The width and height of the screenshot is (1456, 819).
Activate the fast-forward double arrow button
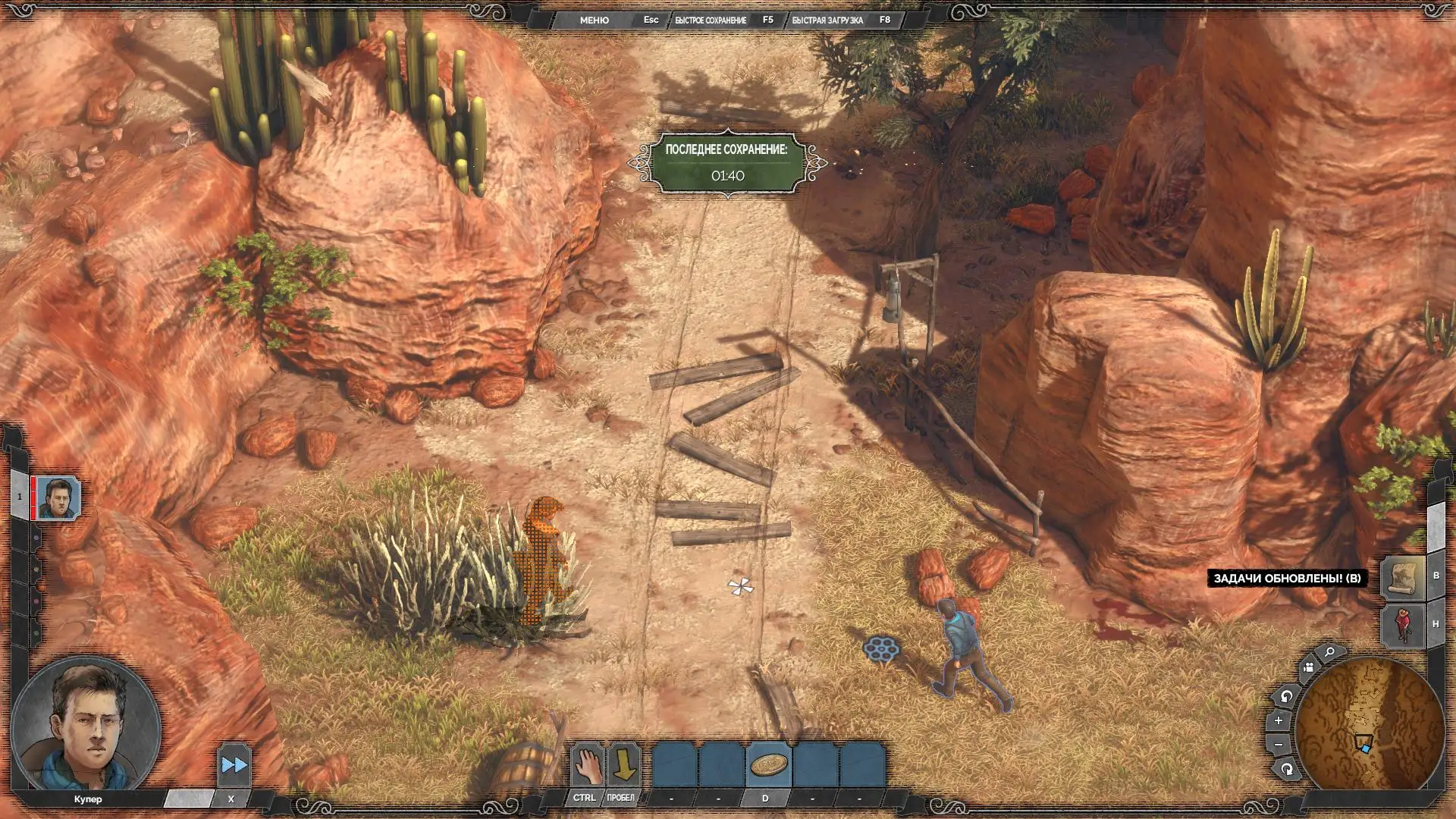pos(234,765)
